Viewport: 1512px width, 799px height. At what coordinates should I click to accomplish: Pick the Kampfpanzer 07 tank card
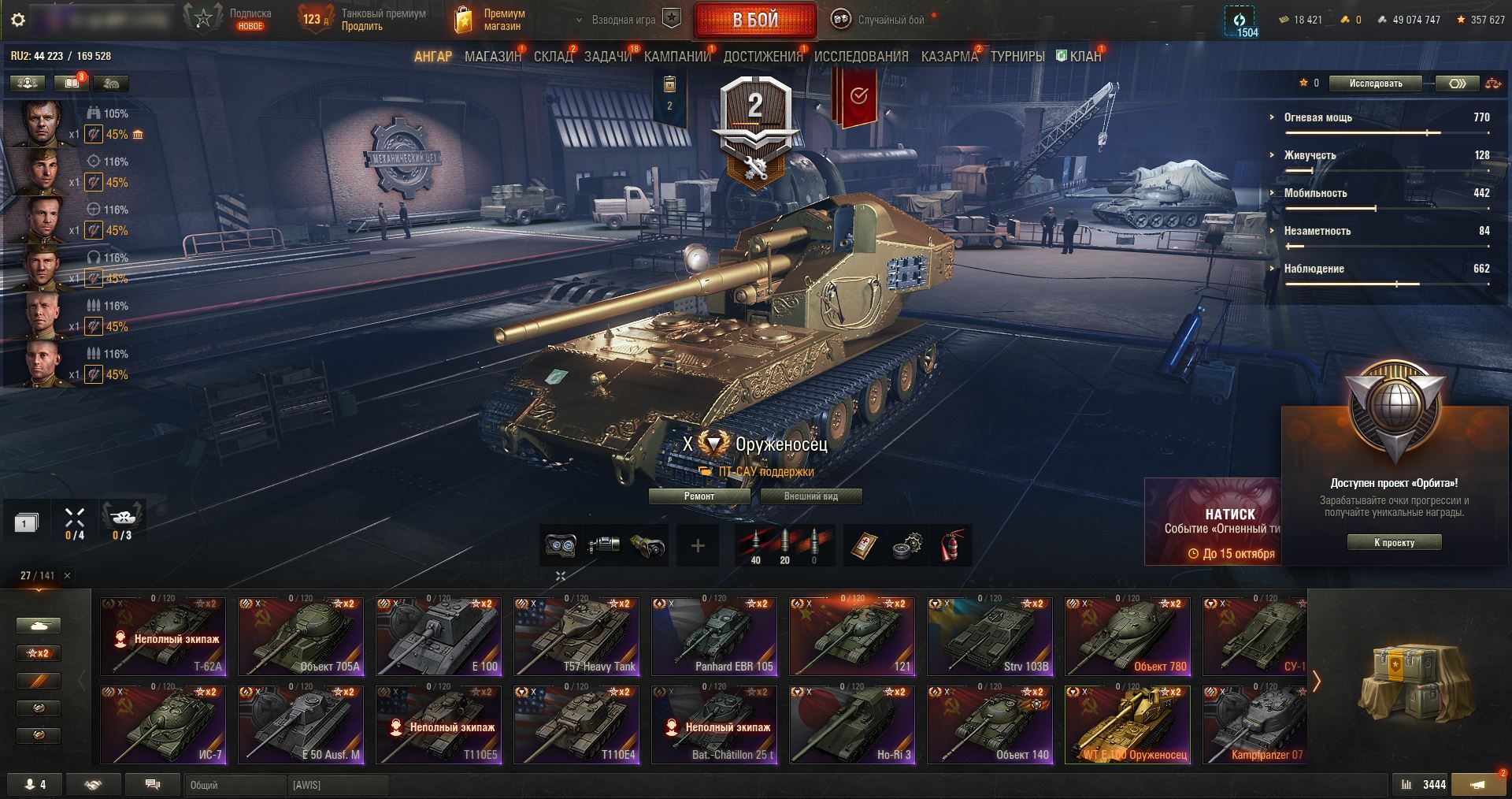tap(1254, 725)
